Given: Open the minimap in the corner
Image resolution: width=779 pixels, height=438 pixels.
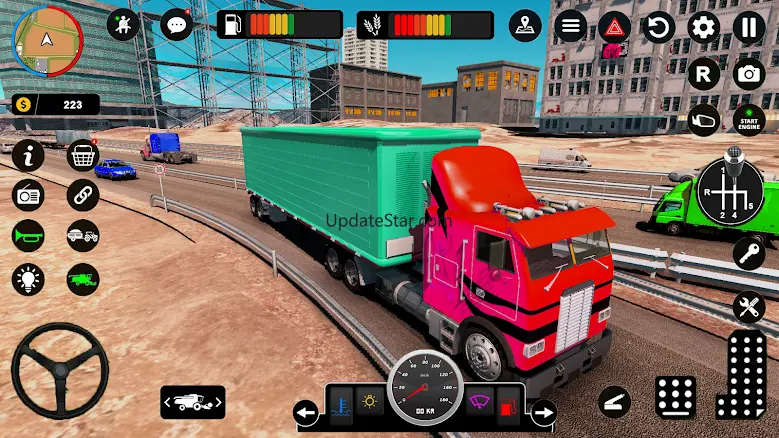Looking at the screenshot, I should pos(46,40).
